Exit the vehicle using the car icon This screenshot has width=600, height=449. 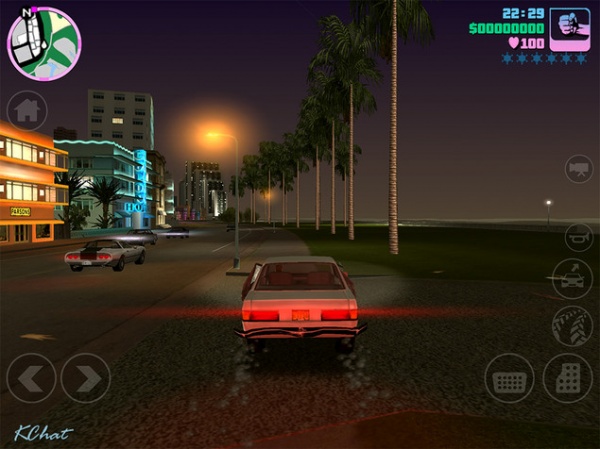click(x=572, y=278)
